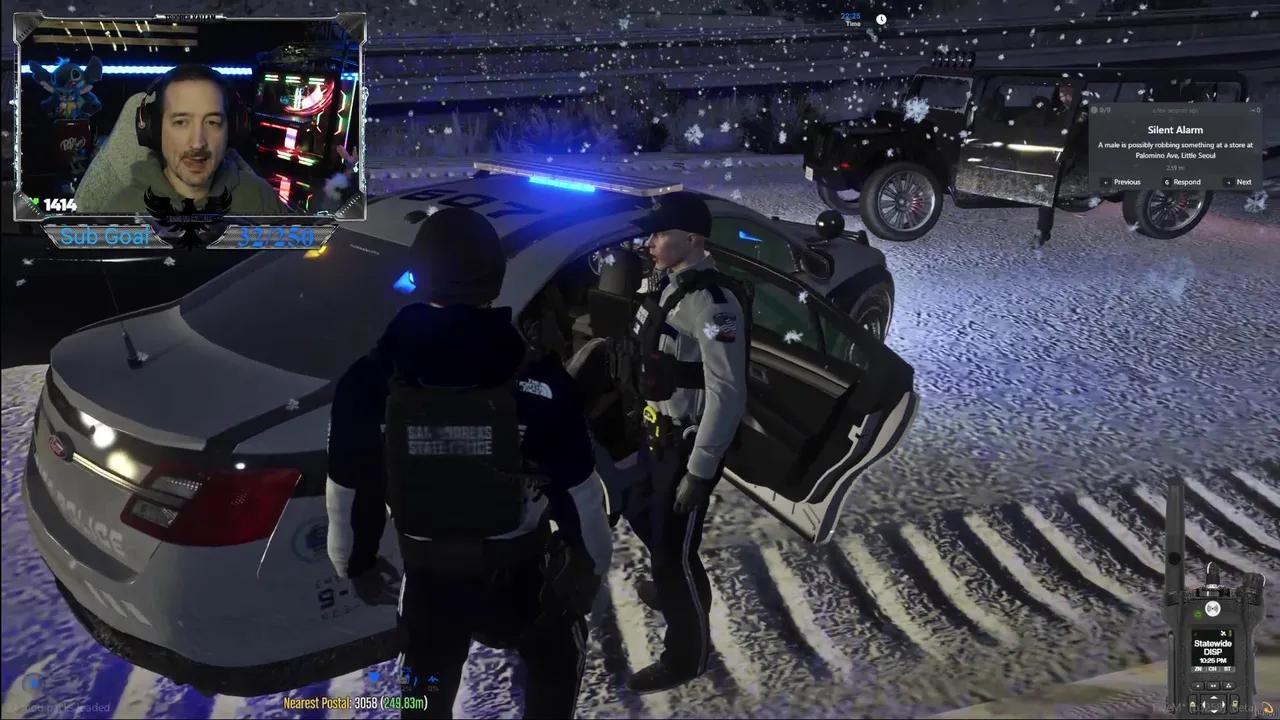Click the up arrow on the radio directional pad
Screen dimensions: 1280x720
1213,698
